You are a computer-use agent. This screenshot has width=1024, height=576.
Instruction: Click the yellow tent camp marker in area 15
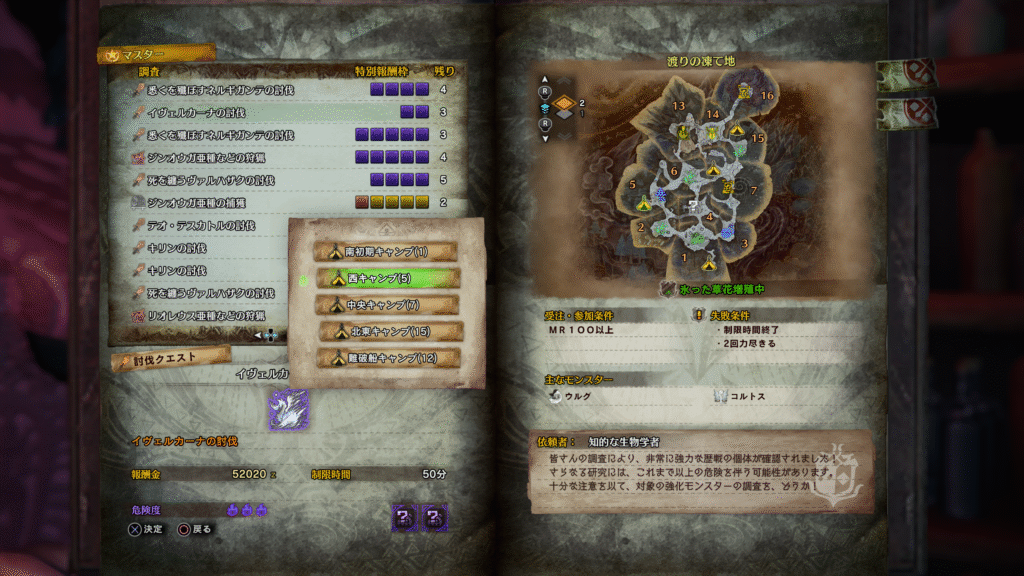pyautogui.click(x=738, y=130)
